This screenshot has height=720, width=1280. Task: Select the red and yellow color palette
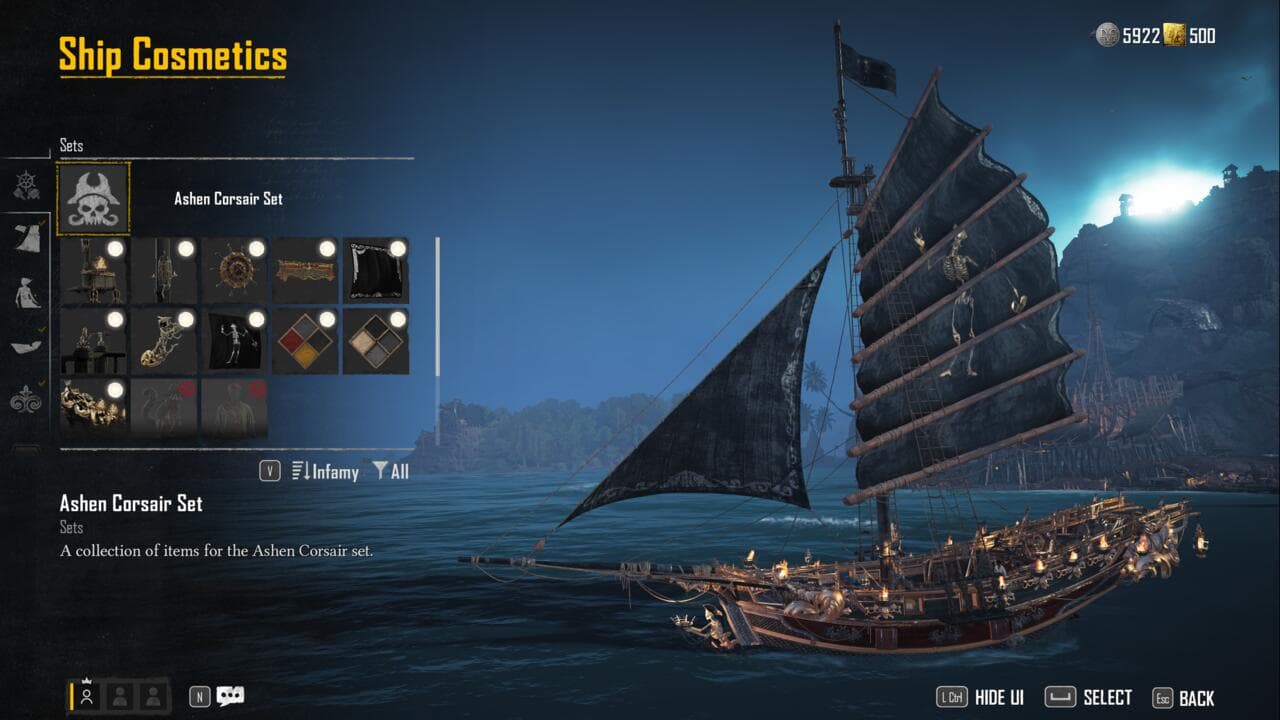coord(305,341)
